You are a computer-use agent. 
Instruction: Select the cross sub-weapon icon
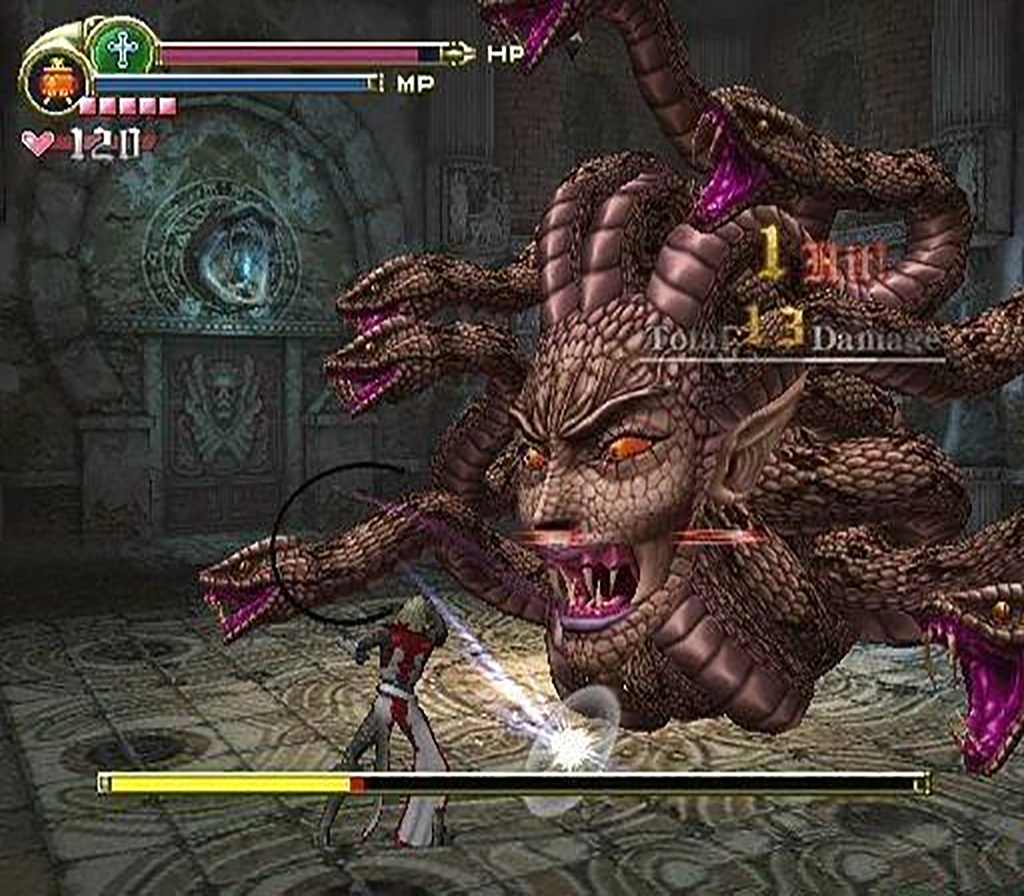[x=123, y=47]
